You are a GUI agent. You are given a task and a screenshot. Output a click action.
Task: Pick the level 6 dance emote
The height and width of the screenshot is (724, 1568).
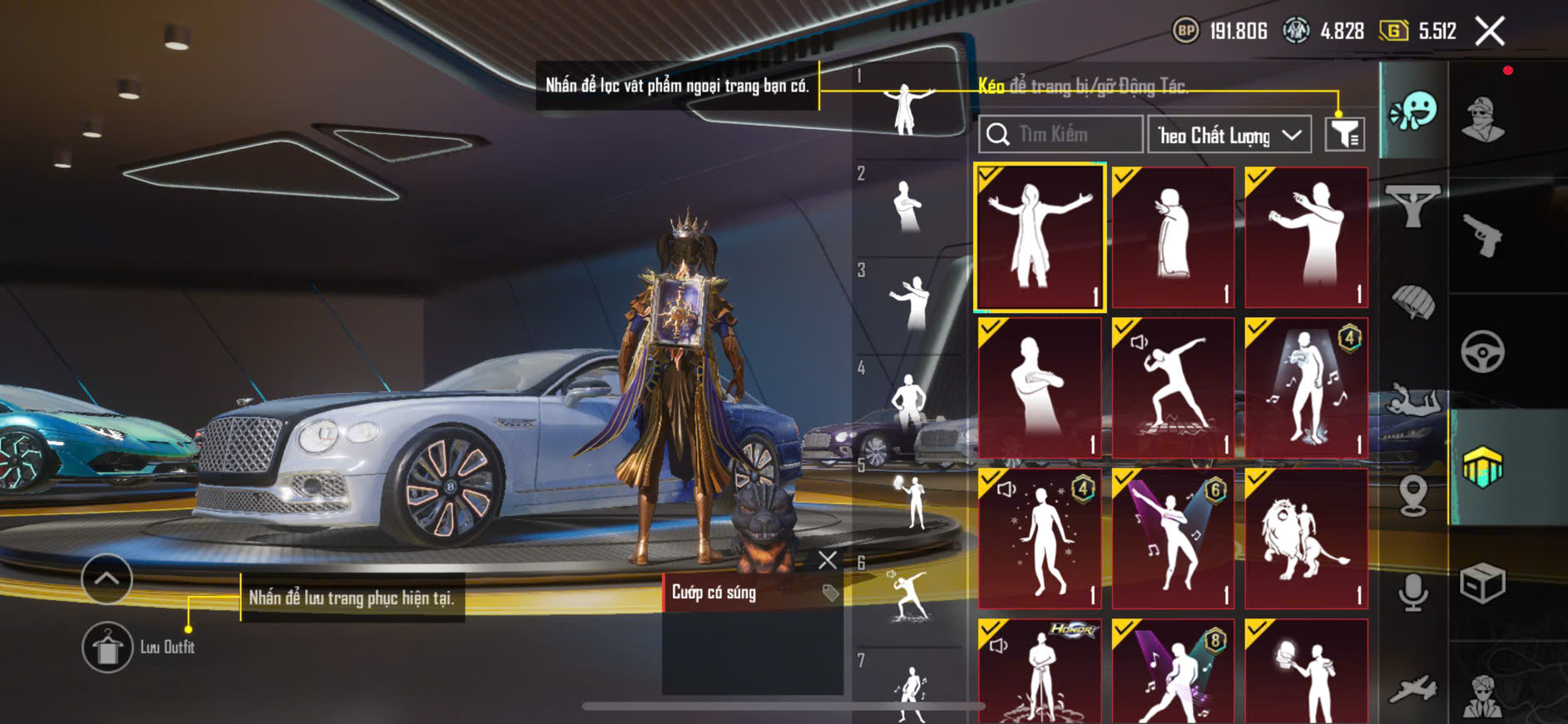1173,538
